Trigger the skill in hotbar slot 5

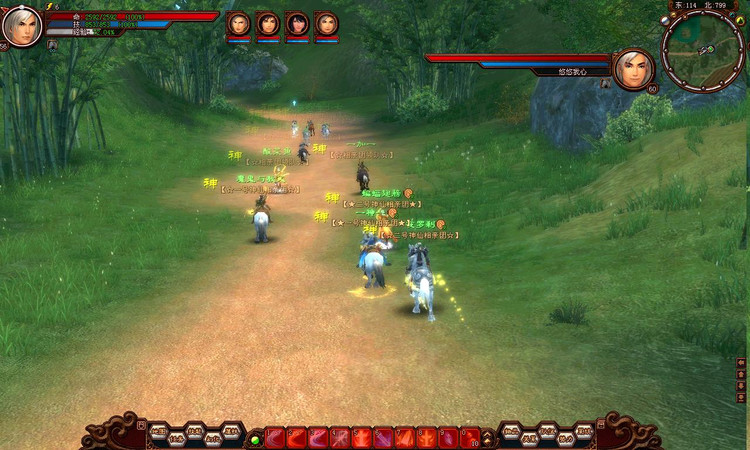pyautogui.click(x=362, y=438)
